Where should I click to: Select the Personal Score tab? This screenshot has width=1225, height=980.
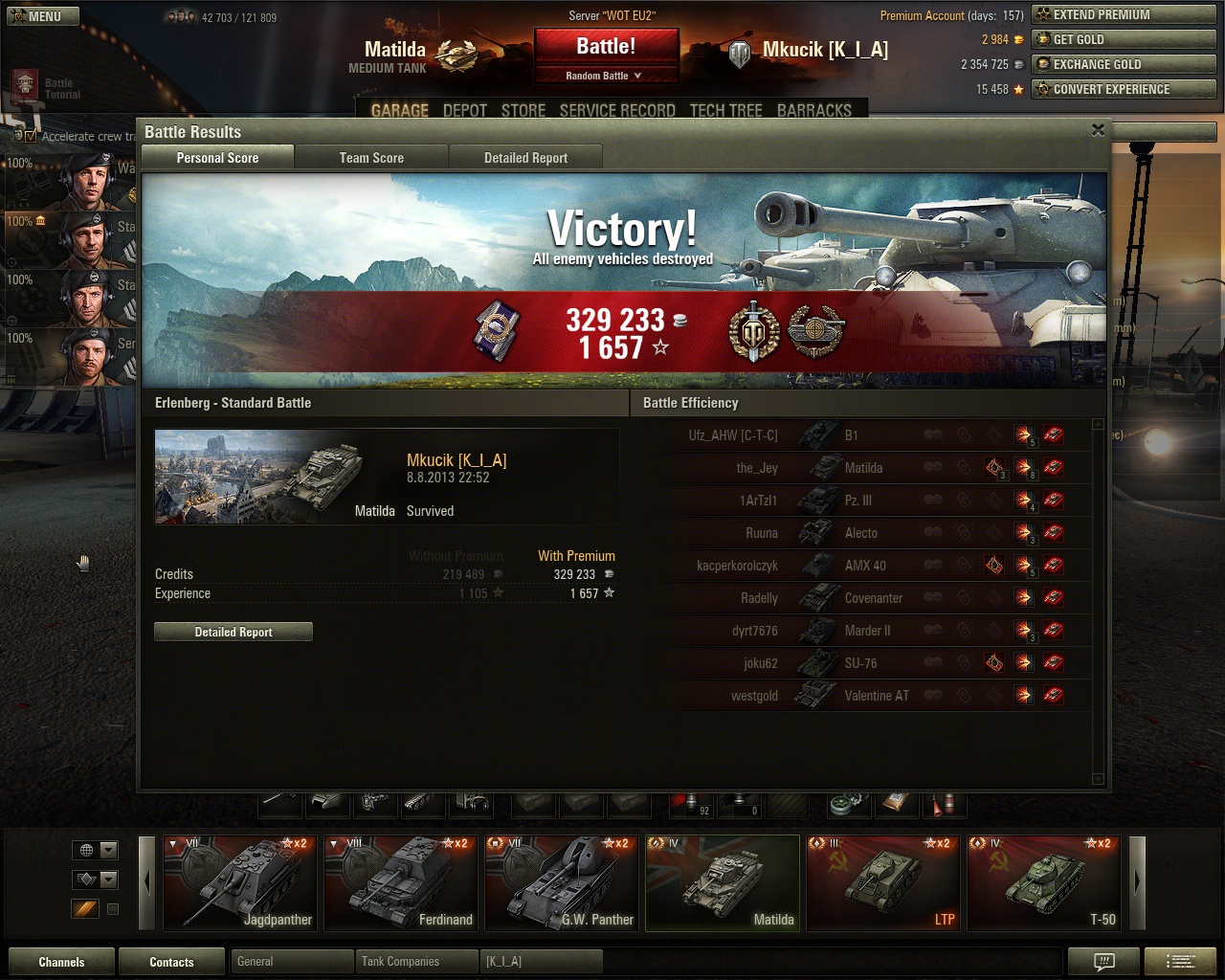coord(217,158)
